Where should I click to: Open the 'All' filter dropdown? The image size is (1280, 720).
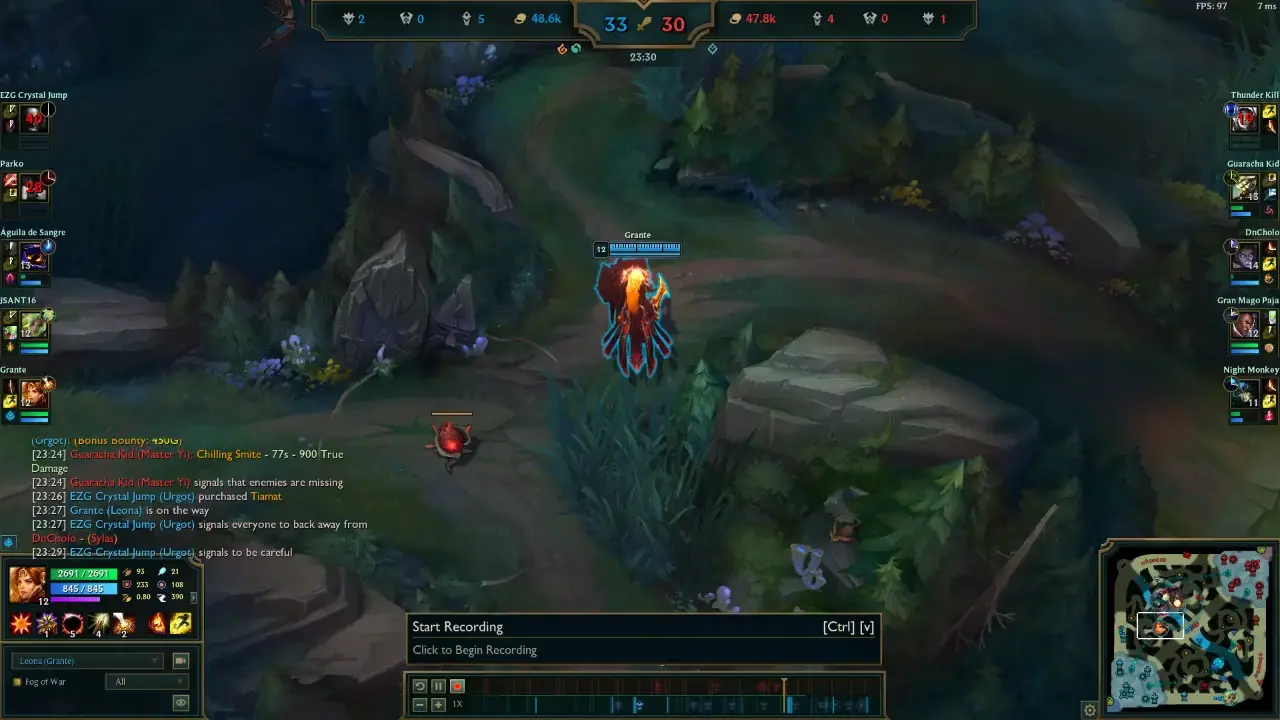147,681
